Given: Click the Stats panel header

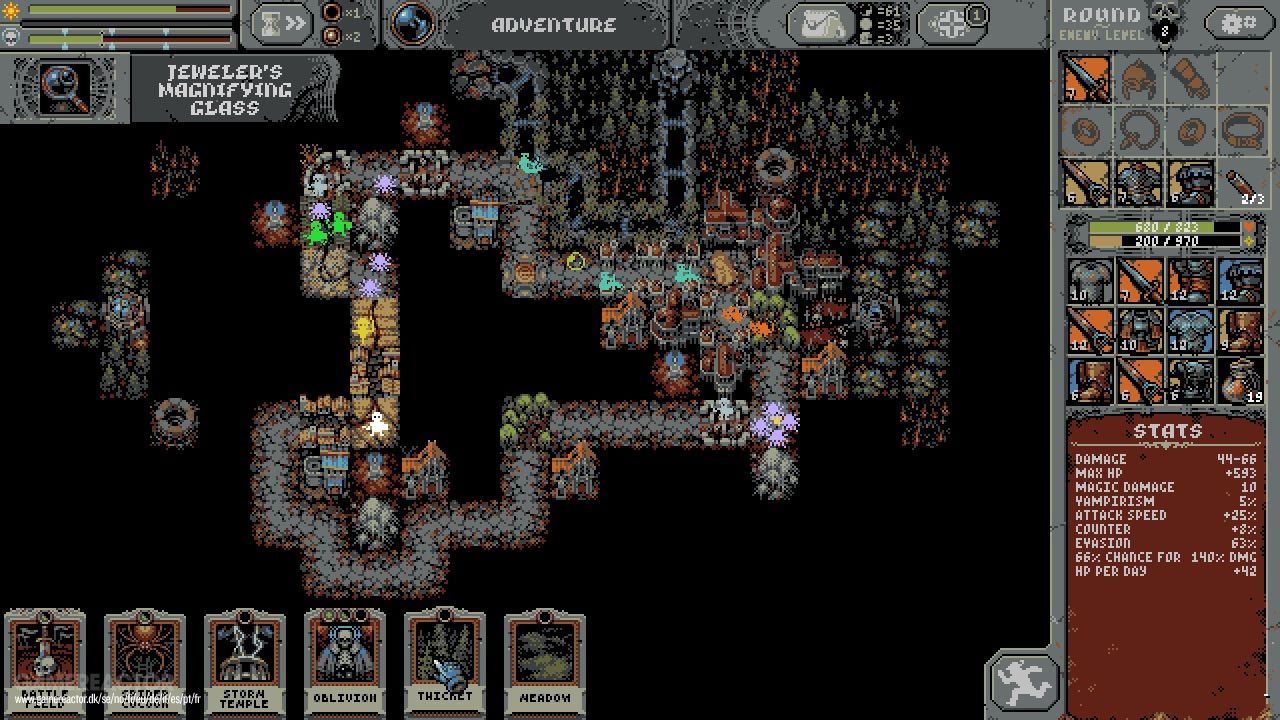Looking at the screenshot, I should tap(1166, 430).
